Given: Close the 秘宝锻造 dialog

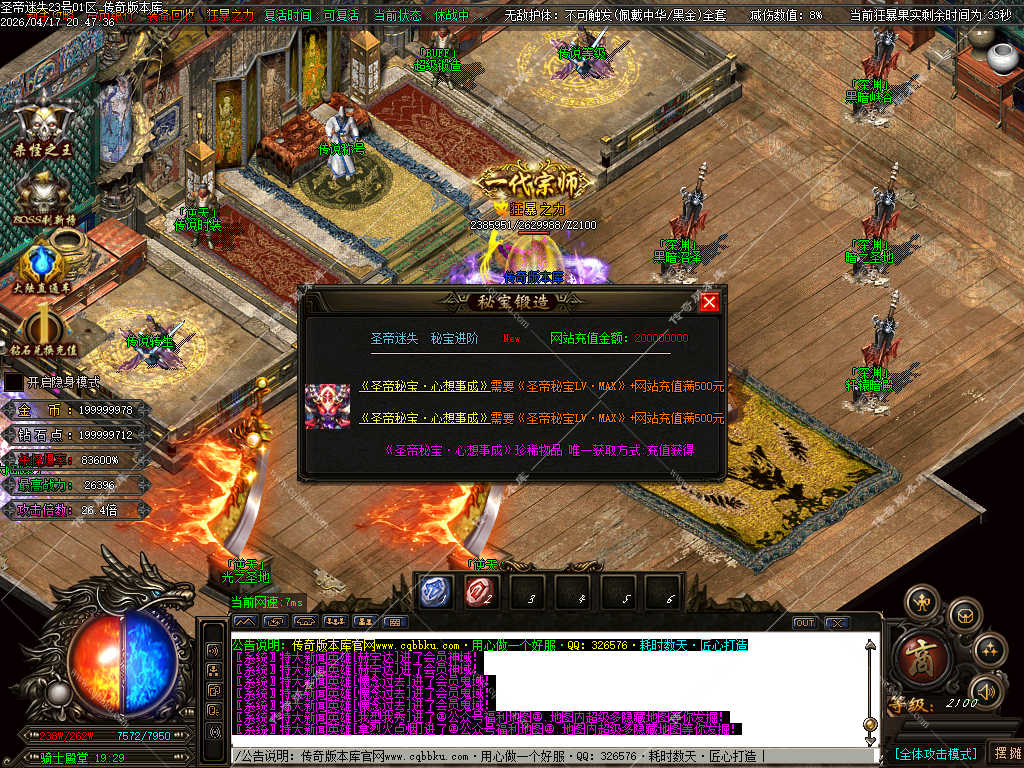Looking at the screenshot, I should coord(709,302).
